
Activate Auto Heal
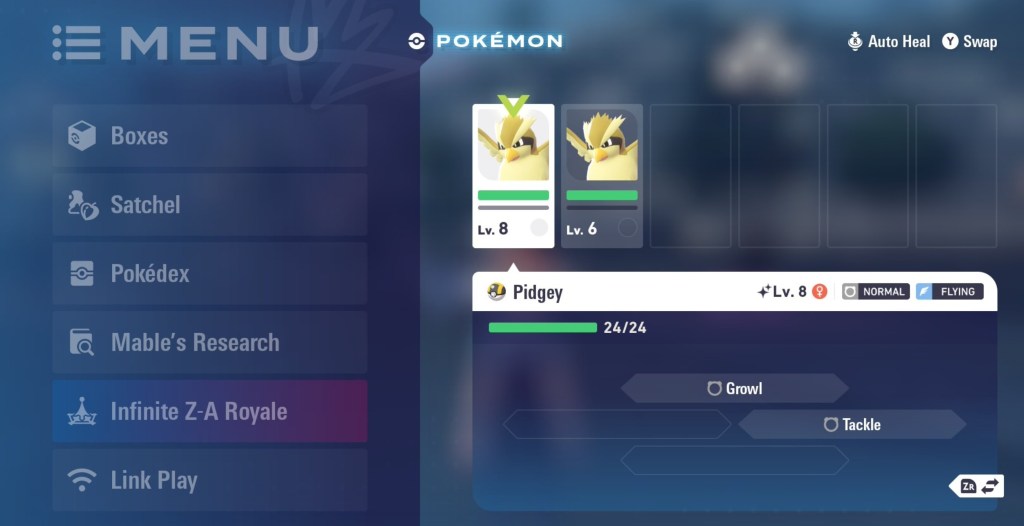[888, 42]
